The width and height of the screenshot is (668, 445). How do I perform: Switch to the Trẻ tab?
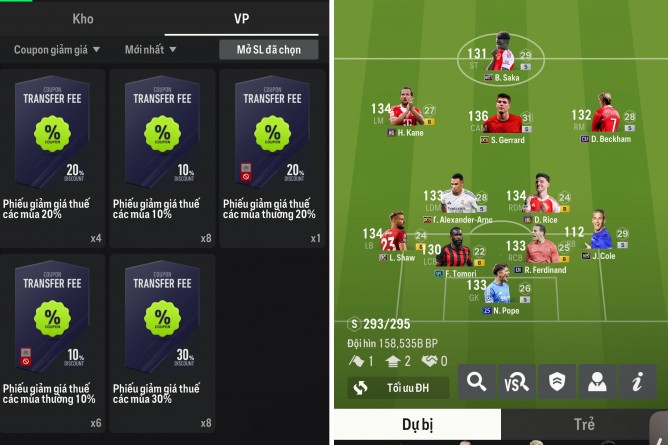click(582, 424)
